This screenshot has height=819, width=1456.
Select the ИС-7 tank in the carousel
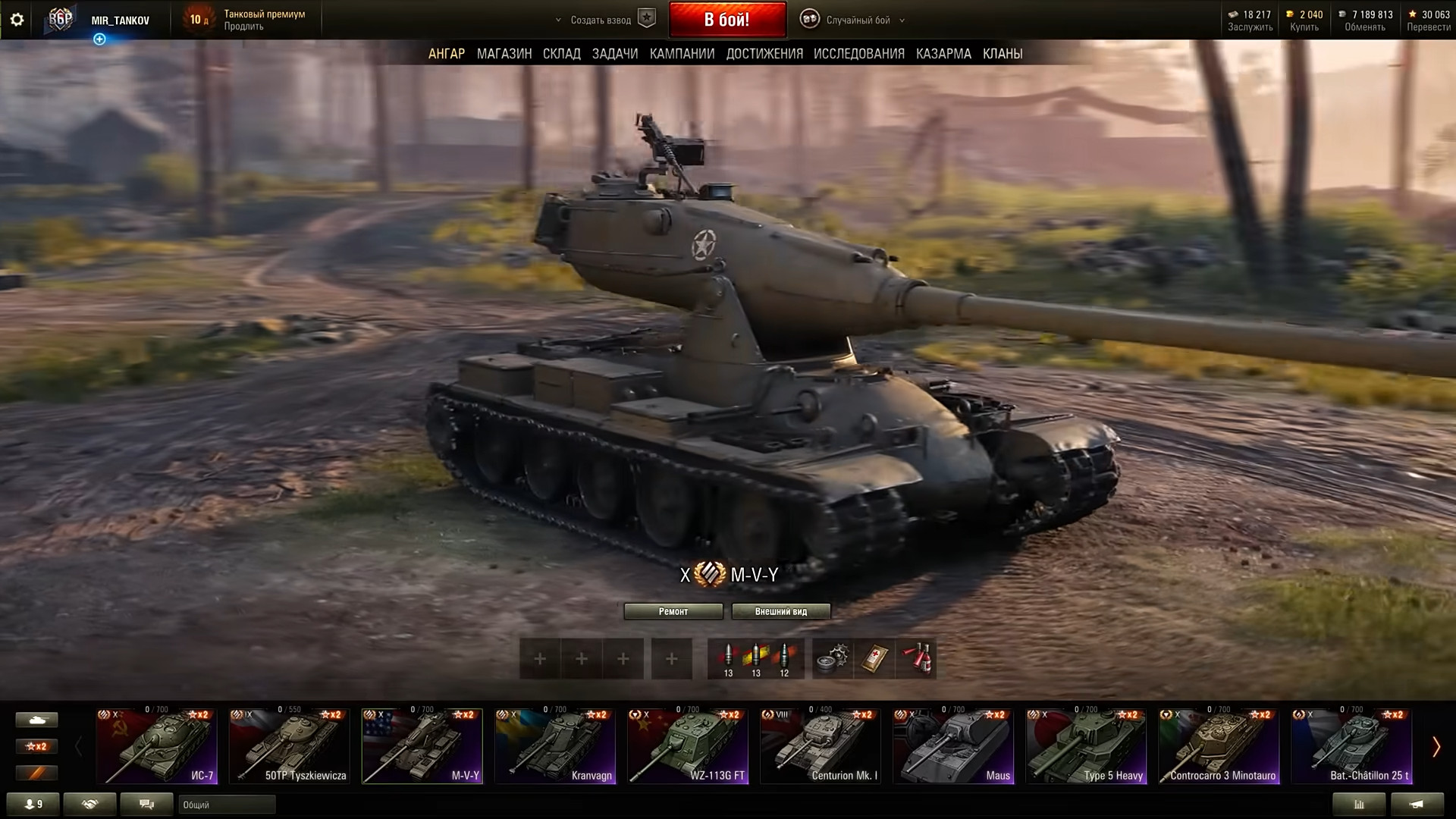coord(157,746)
